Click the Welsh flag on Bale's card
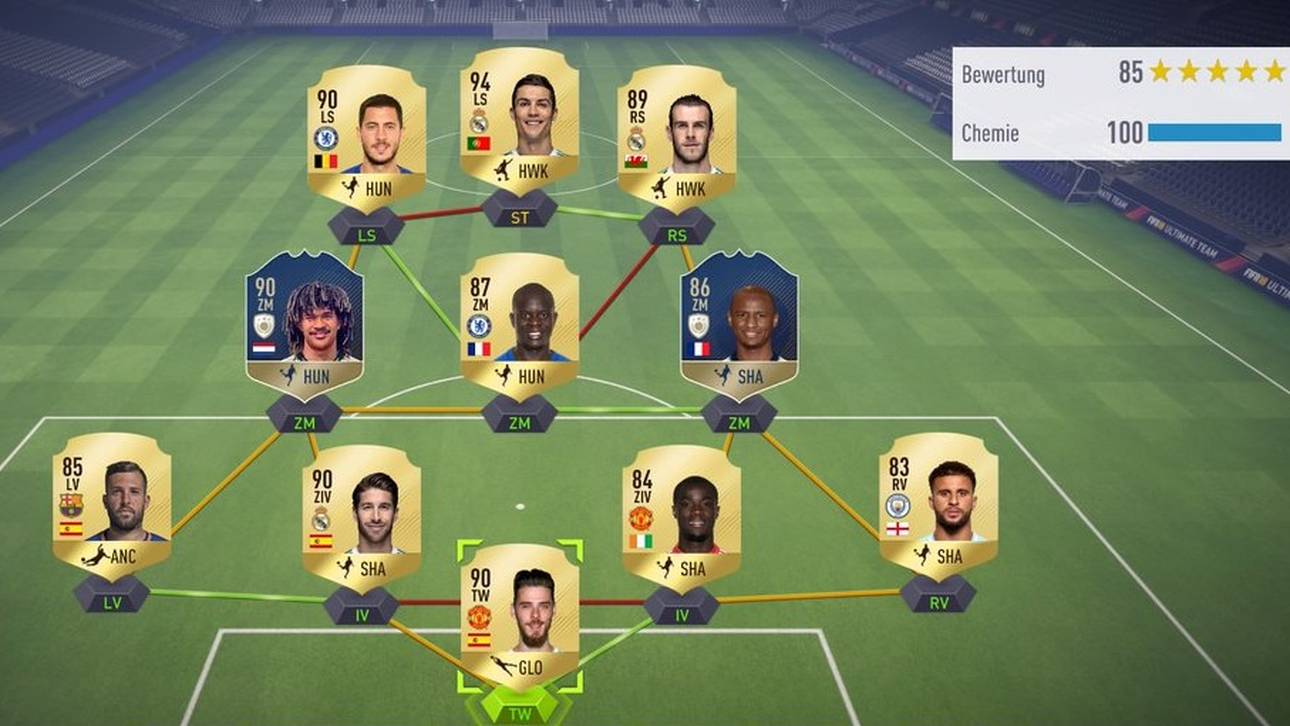 [x=634, y=159]
